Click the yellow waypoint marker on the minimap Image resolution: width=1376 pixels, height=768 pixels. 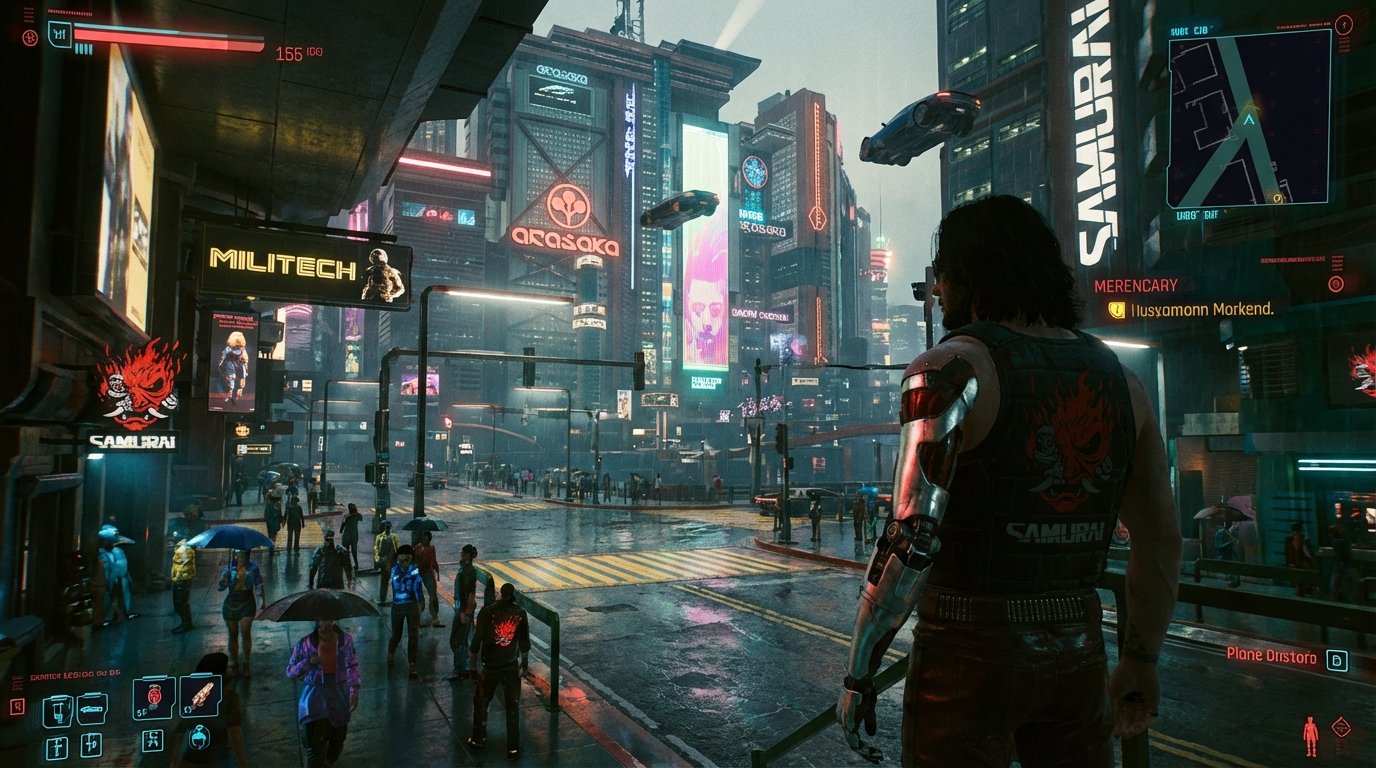[x=1277, y=198]
